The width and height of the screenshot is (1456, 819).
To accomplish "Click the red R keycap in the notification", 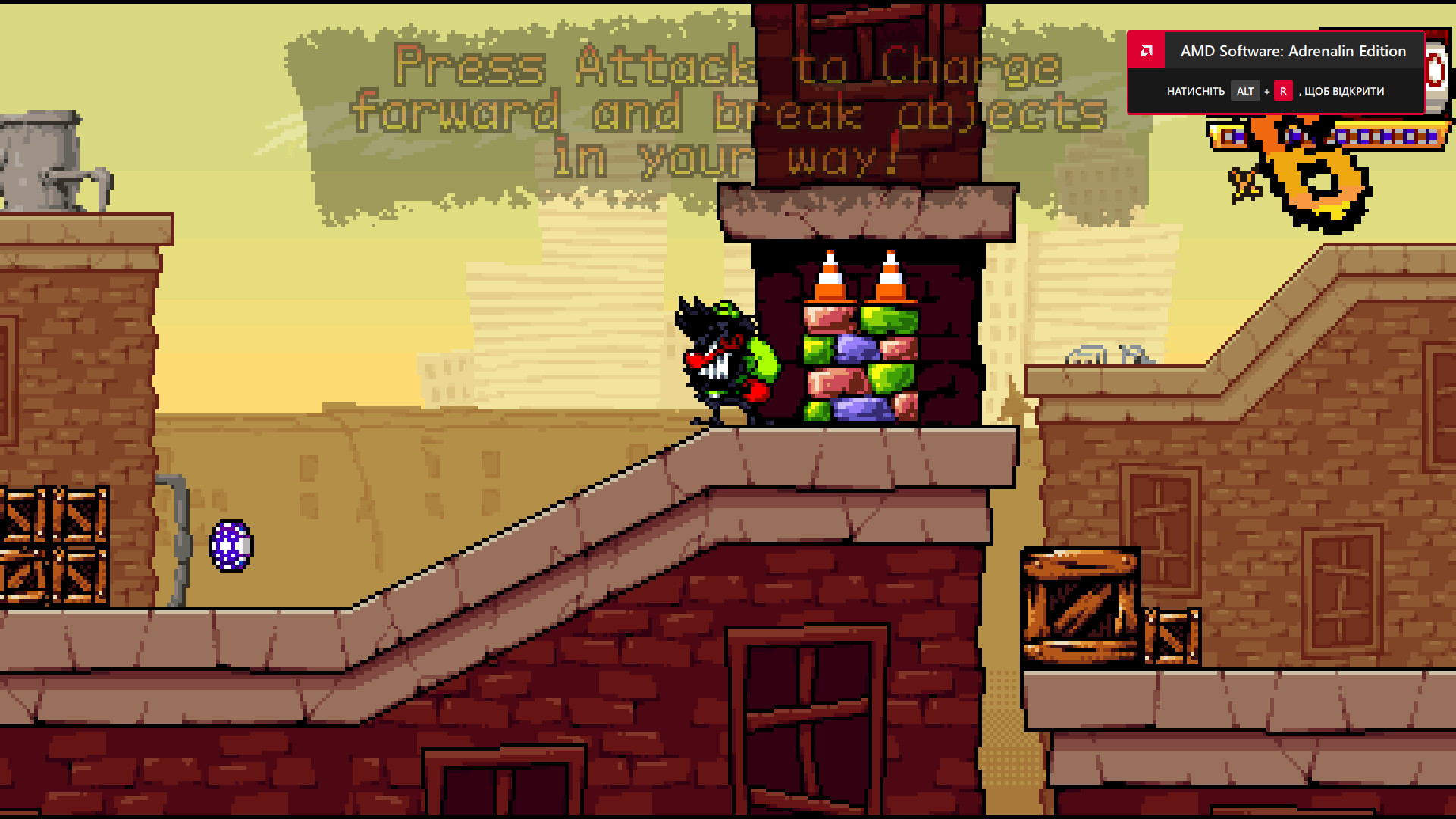I will tap(1283, 91).
